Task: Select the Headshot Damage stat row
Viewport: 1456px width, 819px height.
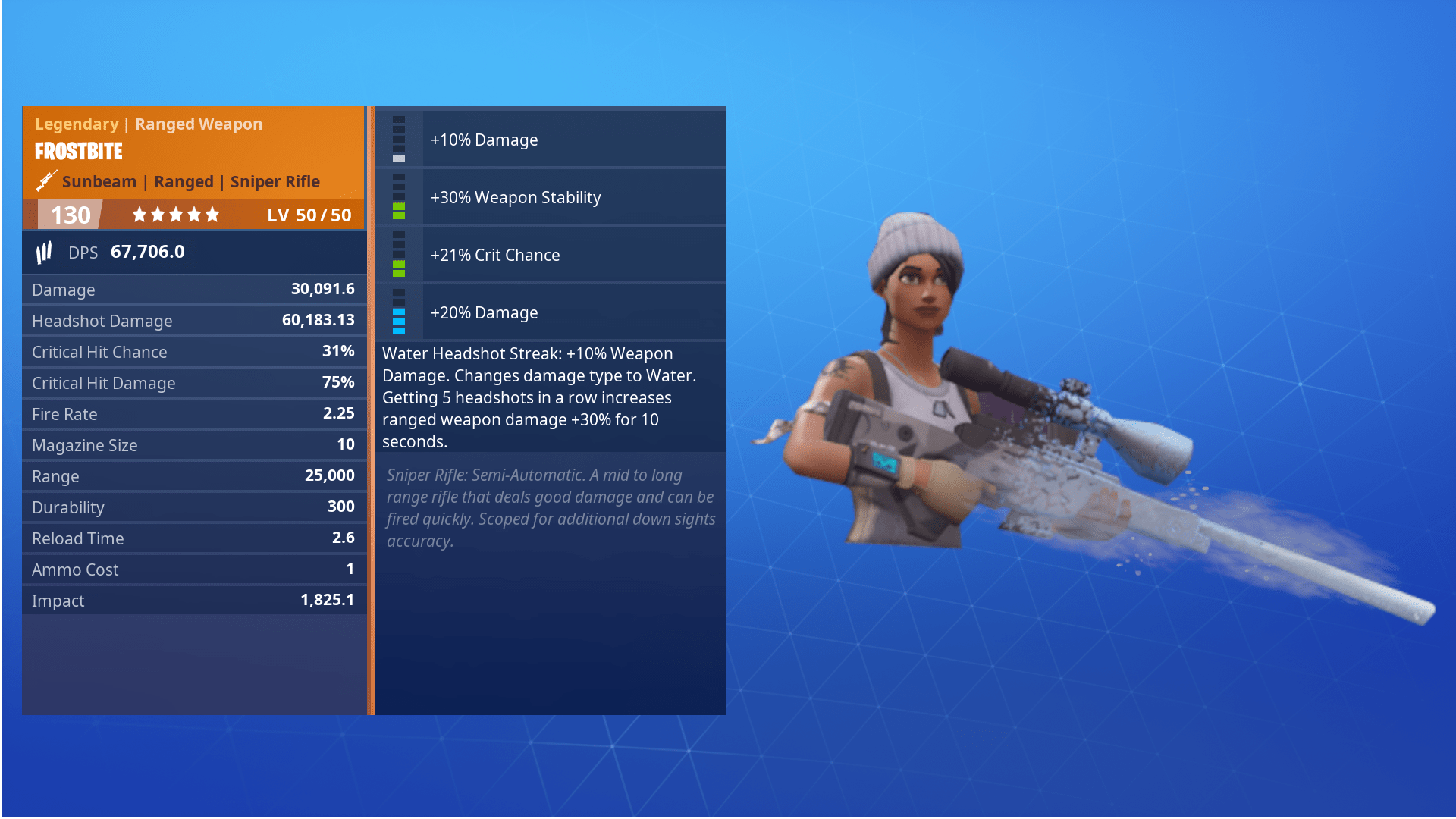Action: click(x=193, y=320)
